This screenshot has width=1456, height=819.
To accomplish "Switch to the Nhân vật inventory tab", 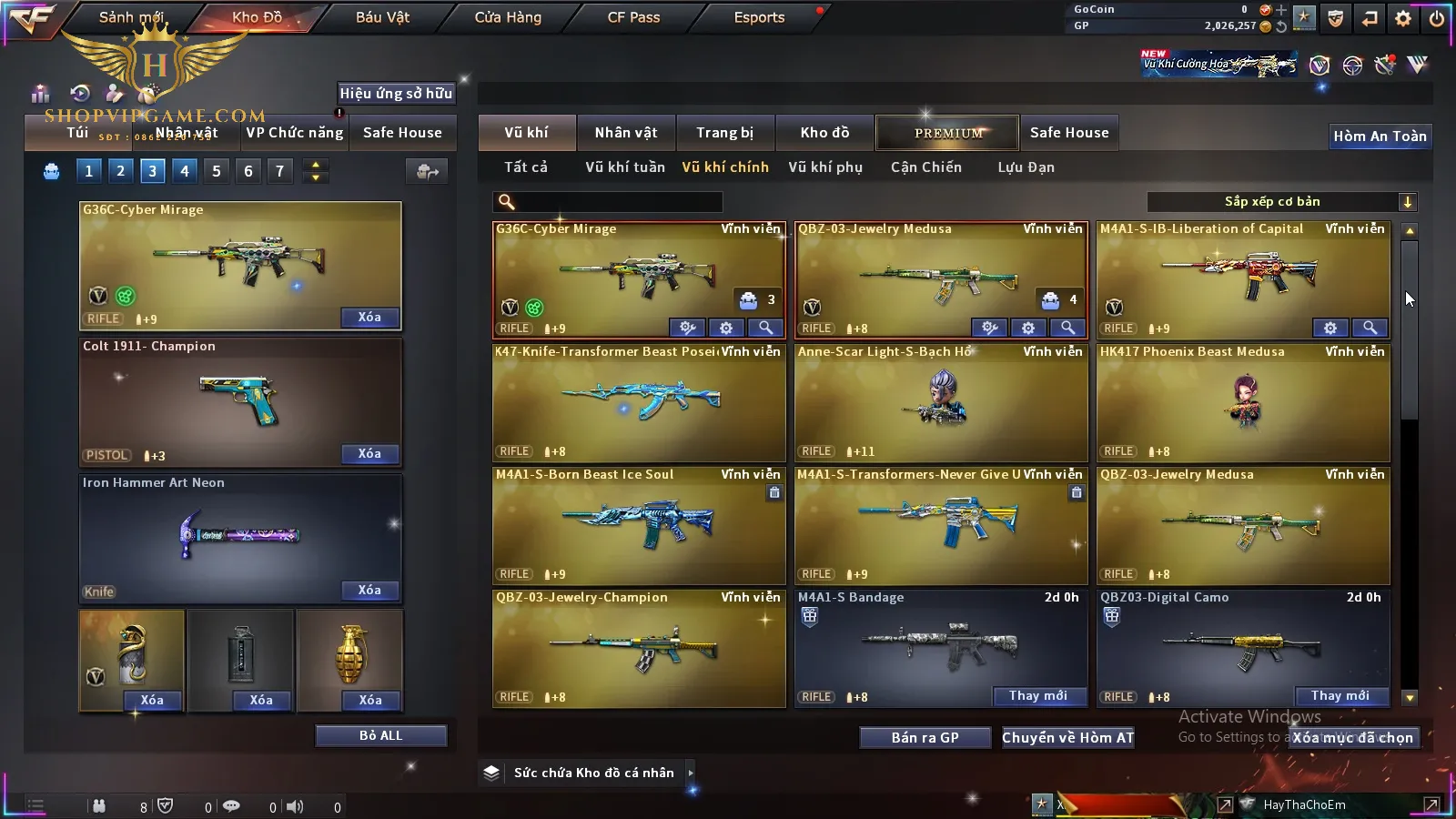I will [x=626, y=133].
